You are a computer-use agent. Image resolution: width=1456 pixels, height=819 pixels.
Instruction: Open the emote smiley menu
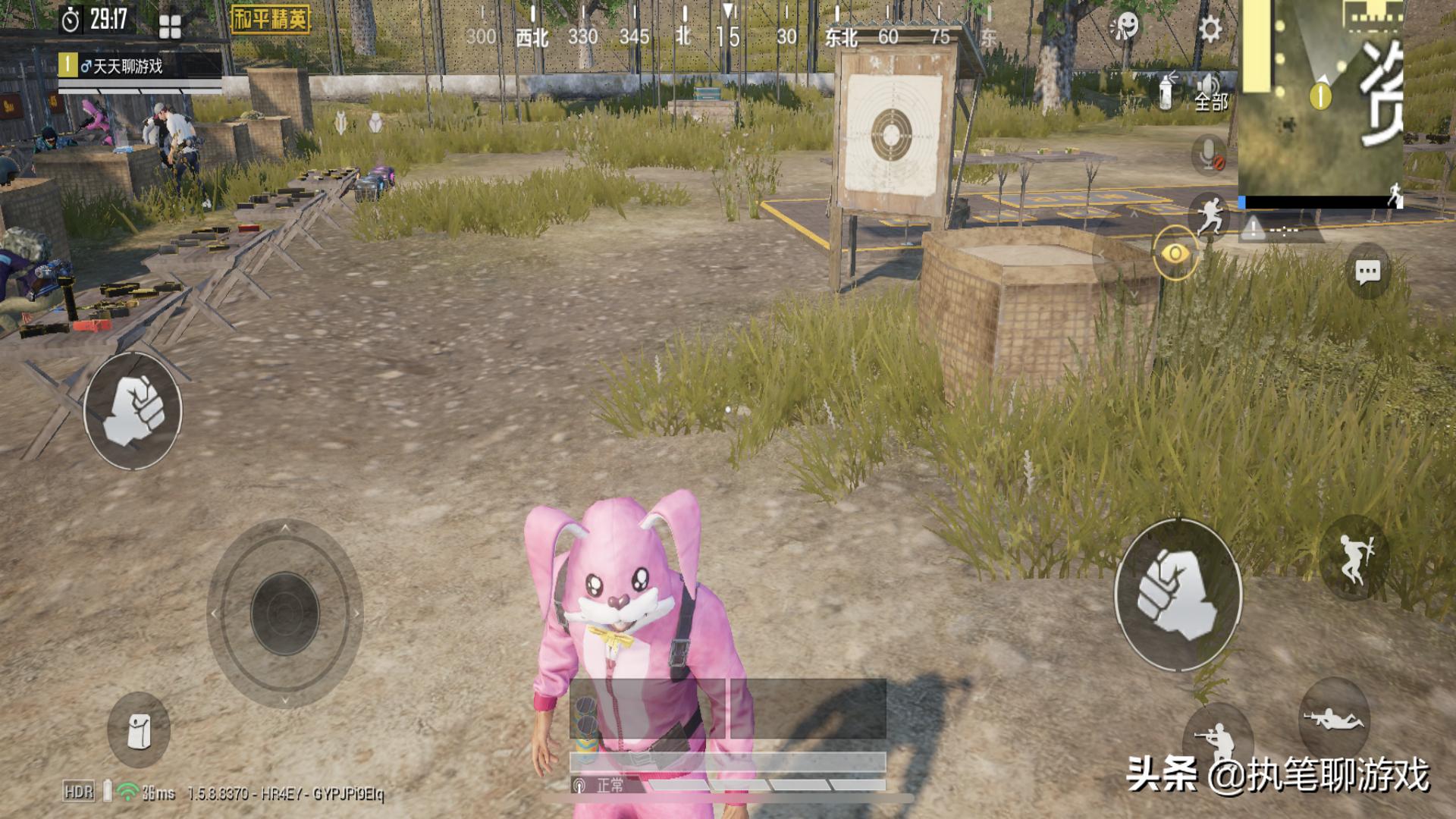coord(1125,28)
